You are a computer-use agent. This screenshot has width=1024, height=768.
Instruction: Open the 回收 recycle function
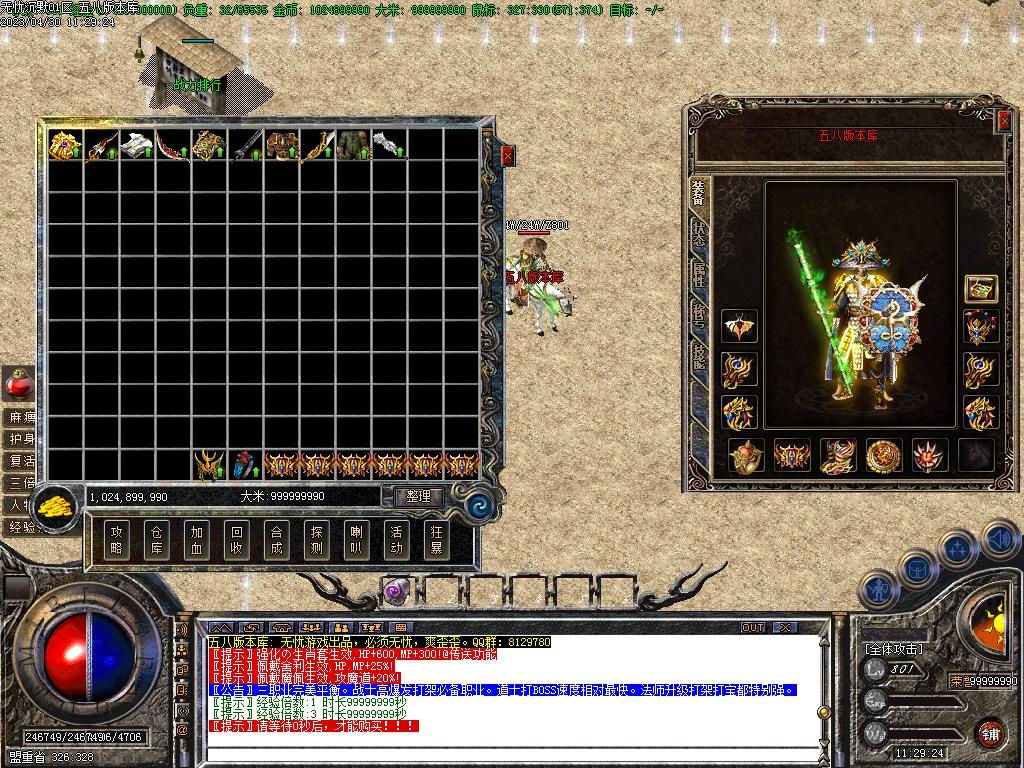pos(237,540)
